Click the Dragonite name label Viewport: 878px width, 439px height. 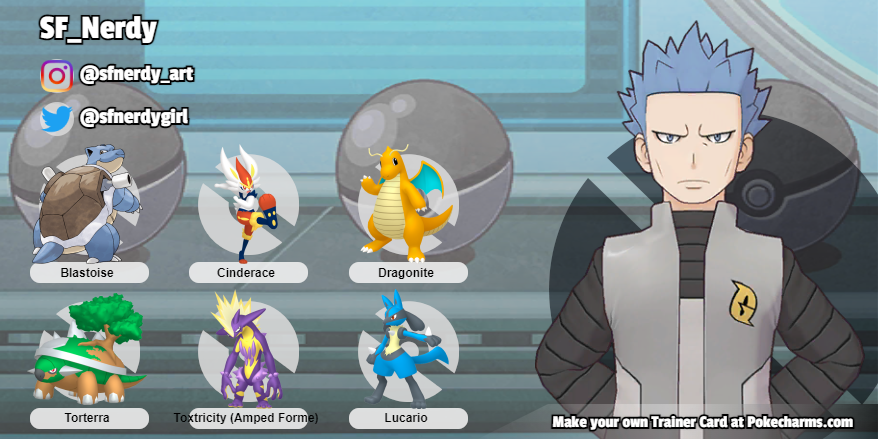pos(407,273)
